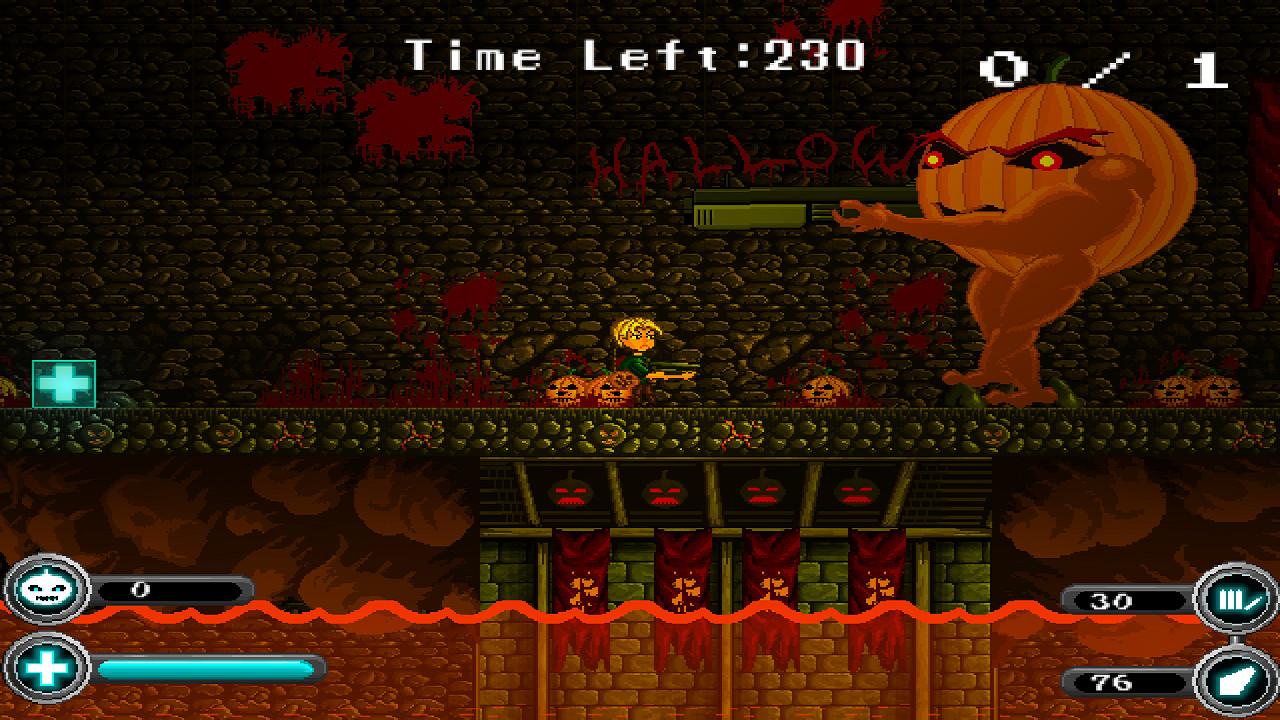Click the gun held by the pumpkin boss
The width and height of the screenshot is (1280, 720).
tap(770, 210)
